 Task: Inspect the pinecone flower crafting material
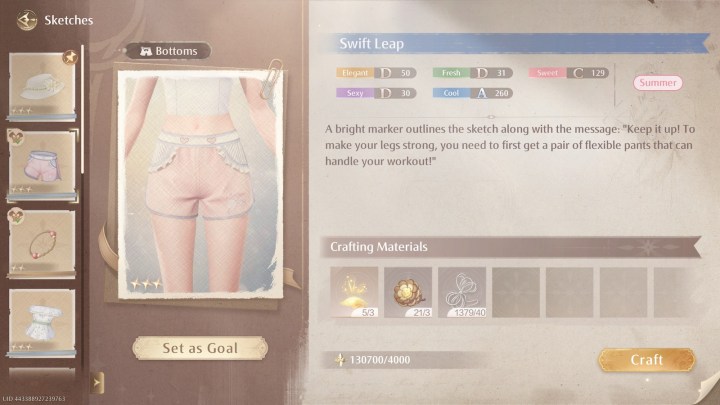click(408, 292)
